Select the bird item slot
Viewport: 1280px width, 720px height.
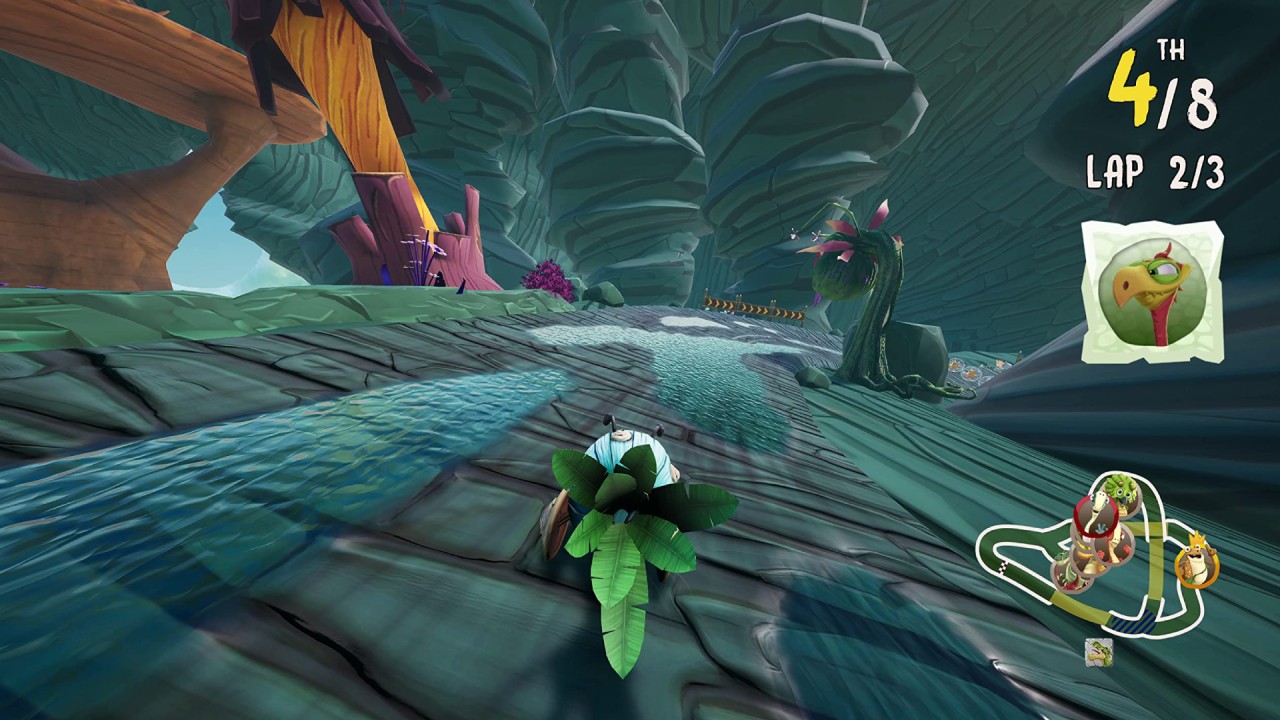click(x=1151, y=292)
